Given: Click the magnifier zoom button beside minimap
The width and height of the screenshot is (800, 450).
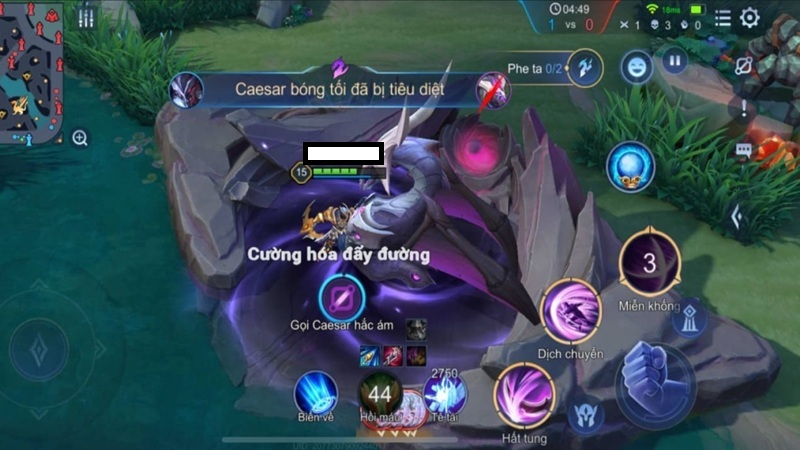Looking at the screenshot, I should click(x=80, y=138).
